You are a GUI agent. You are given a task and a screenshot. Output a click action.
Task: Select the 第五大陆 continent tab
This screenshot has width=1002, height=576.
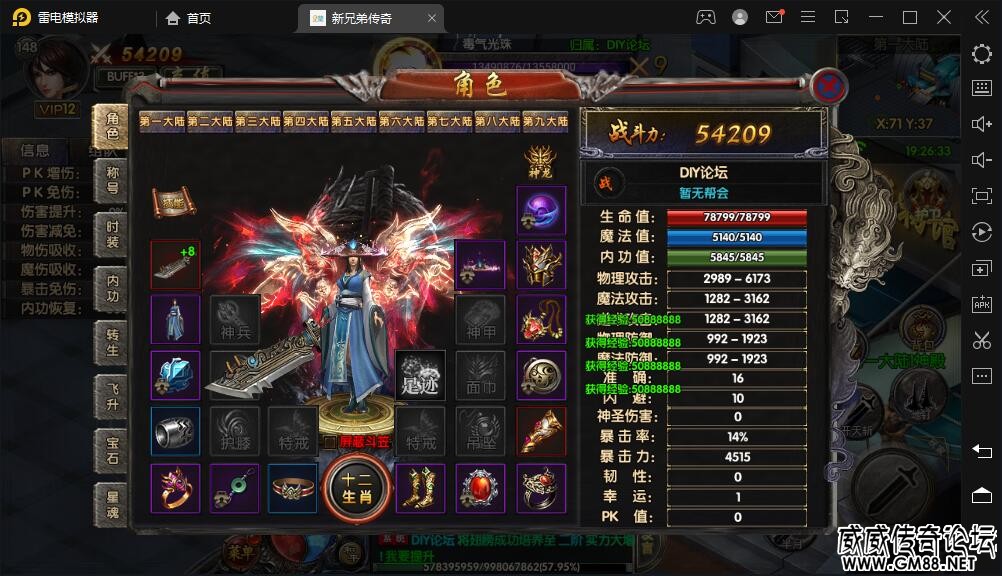coord(354,122)
